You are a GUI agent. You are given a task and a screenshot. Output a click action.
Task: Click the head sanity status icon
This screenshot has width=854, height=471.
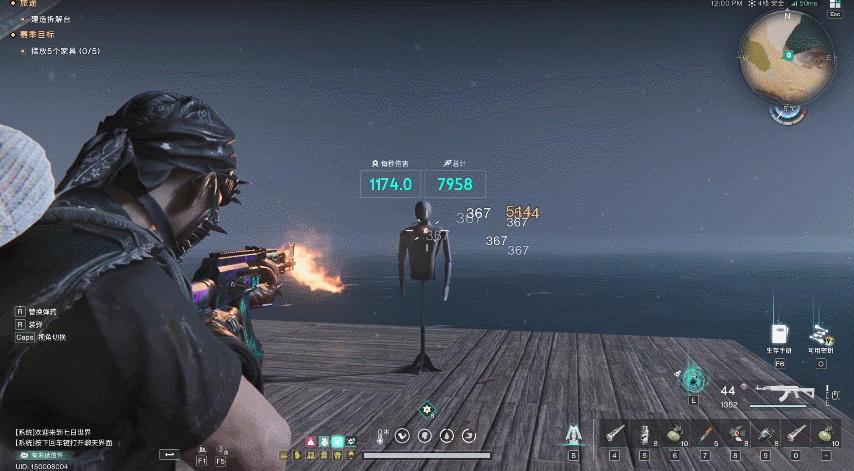[425, 436]
